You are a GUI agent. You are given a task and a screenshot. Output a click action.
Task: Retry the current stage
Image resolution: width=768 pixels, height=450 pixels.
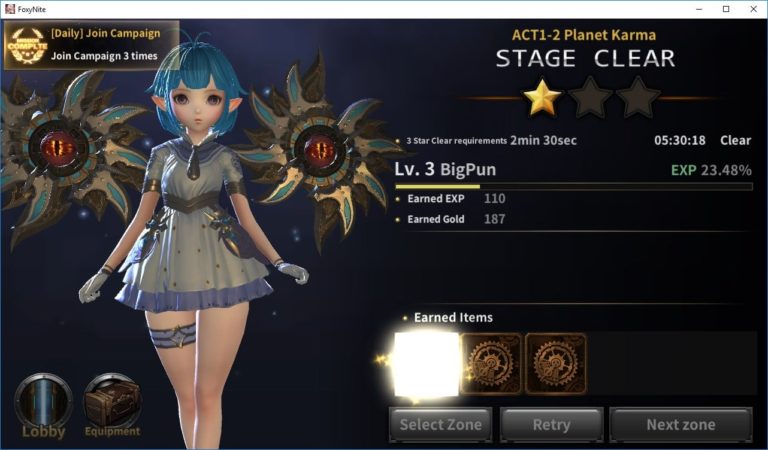click(551, 424)
